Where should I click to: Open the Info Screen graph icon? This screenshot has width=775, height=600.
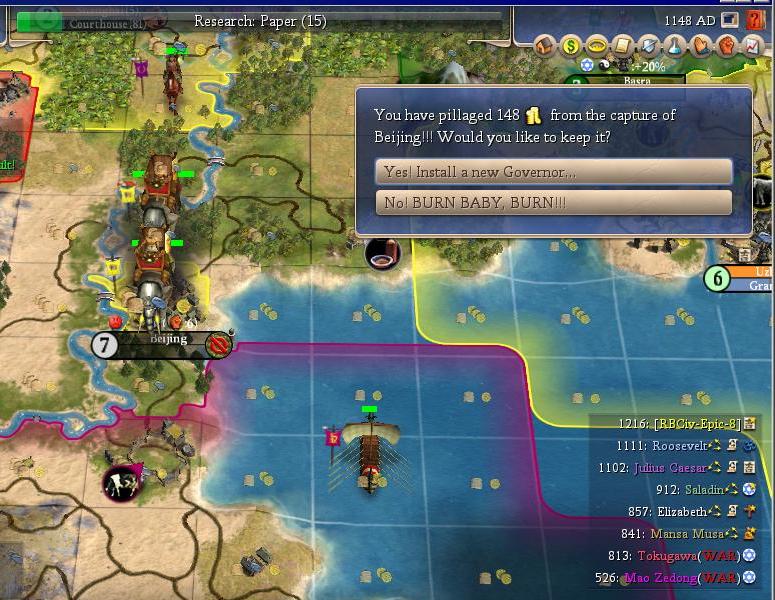click(x=751, y=45)
